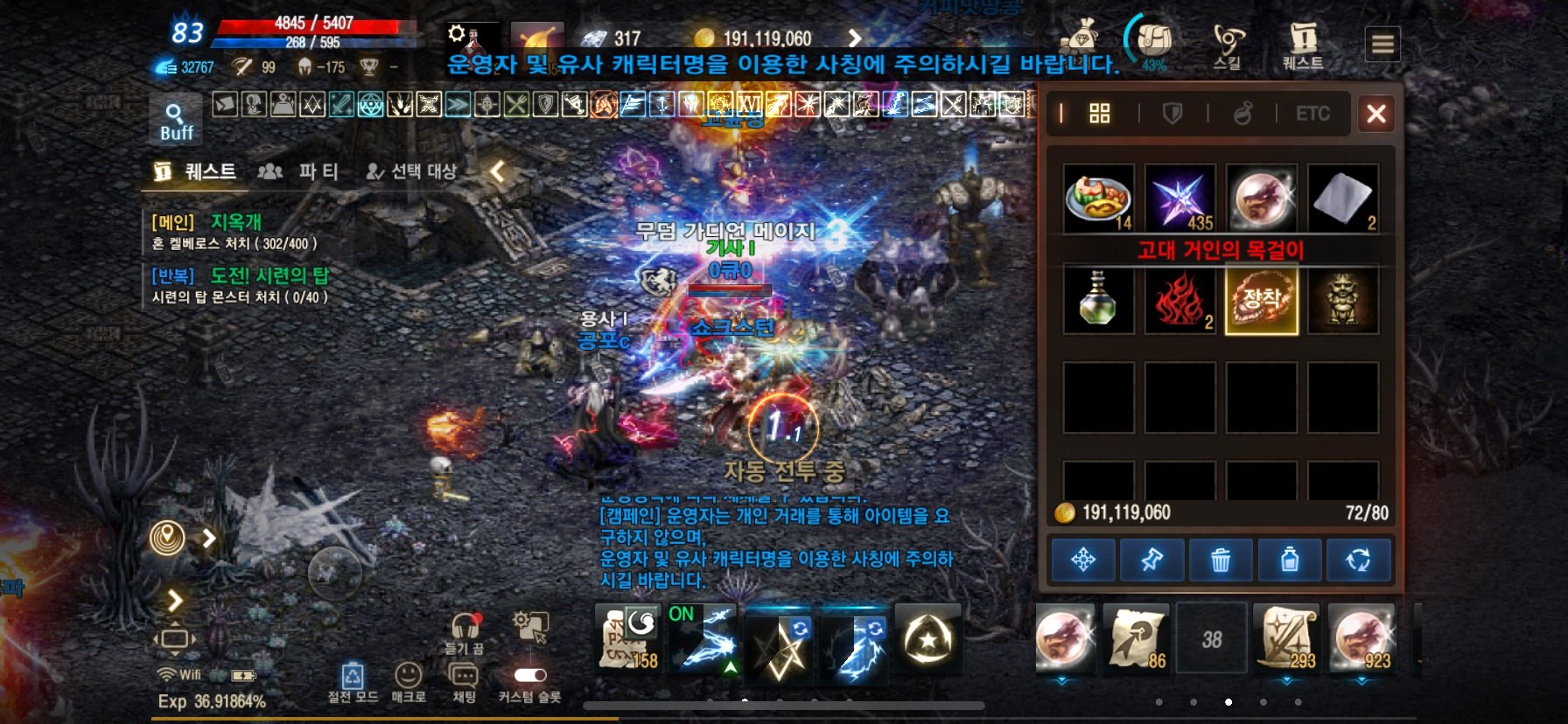The width and height of the screenshot is (1568, 724).
Task: Select the shield equipment filter icon in inventory
Action: (1172, 113)
